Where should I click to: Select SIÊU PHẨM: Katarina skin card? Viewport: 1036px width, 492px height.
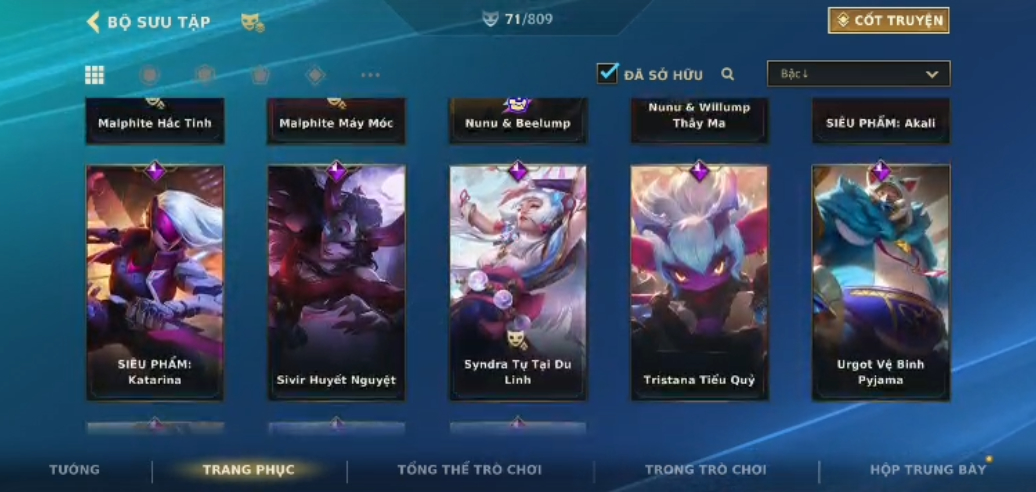(155, 282)
